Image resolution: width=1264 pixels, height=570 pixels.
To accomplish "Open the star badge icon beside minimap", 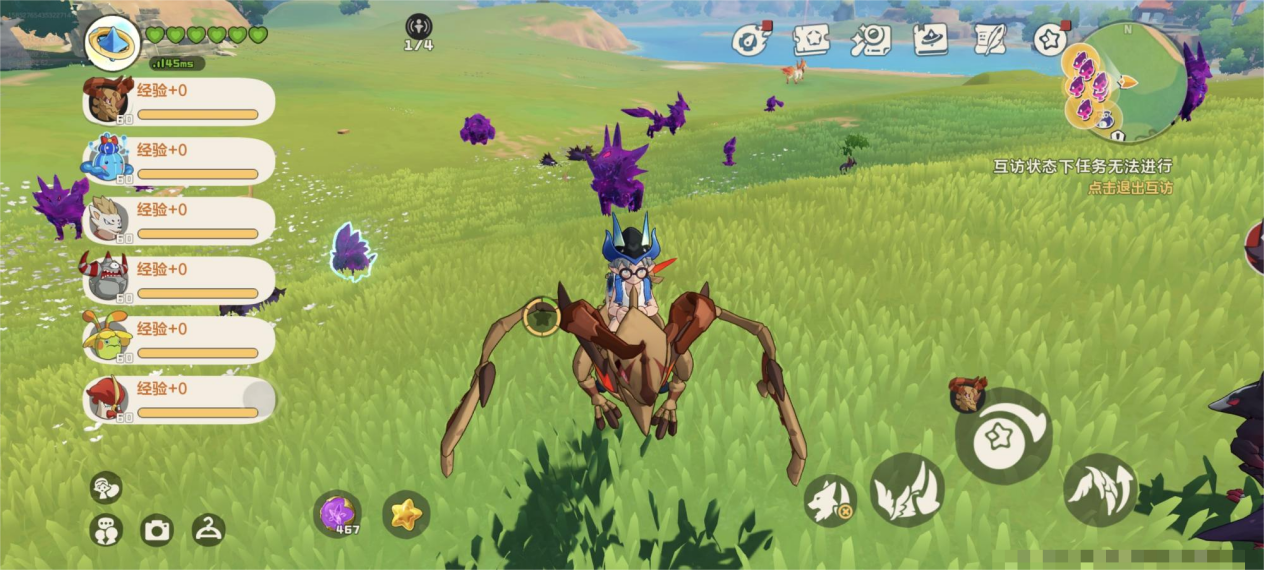I will [1049, 40].
